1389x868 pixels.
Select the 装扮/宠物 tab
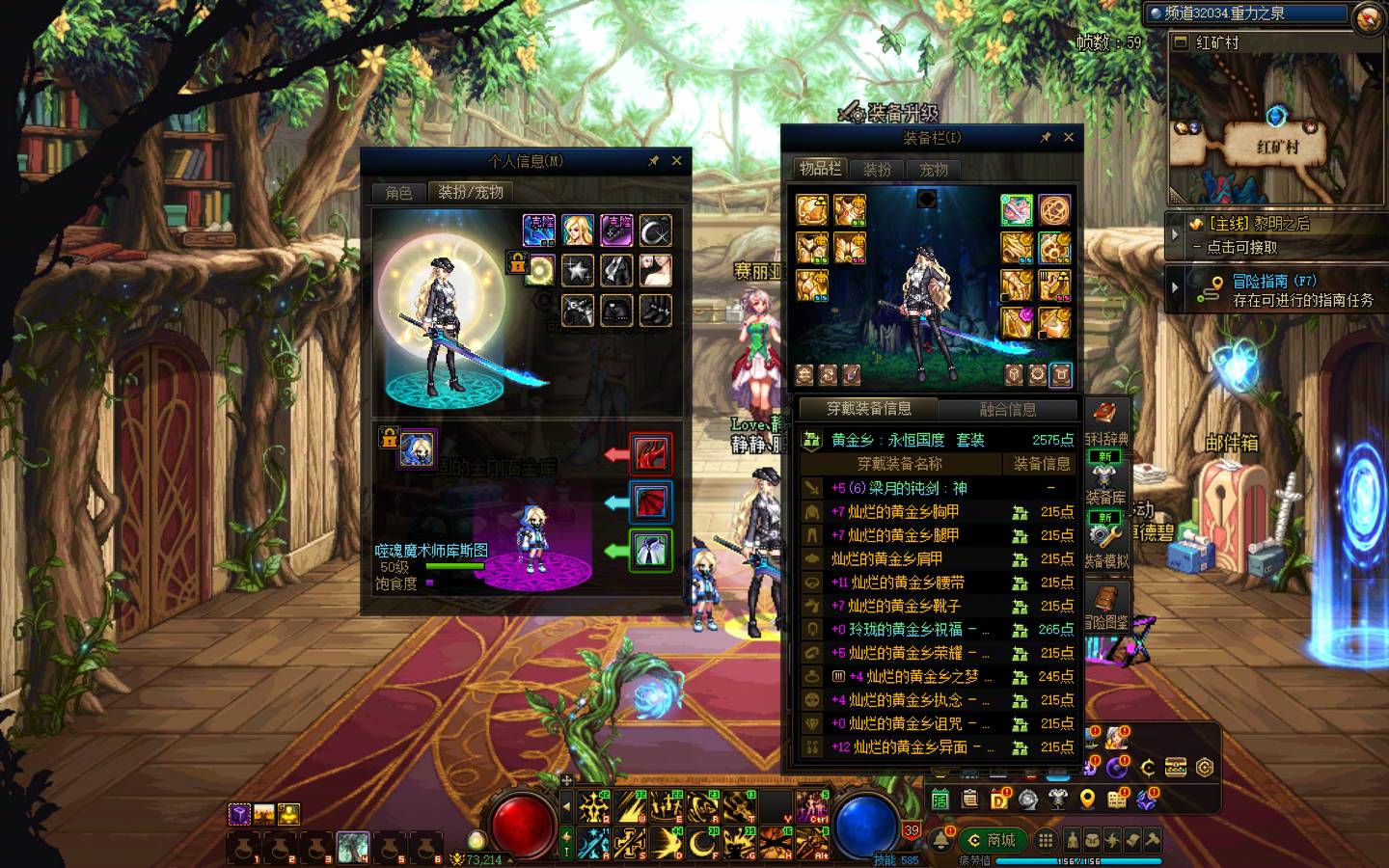click(471, 193)
